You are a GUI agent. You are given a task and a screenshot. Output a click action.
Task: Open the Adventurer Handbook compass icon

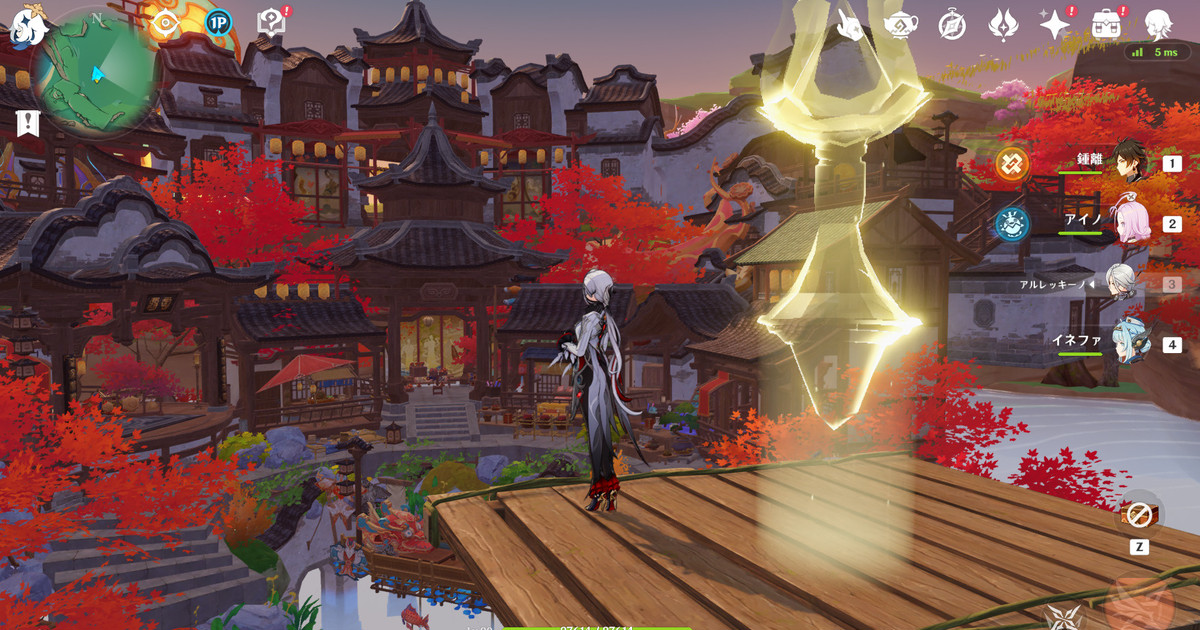coord(952,25)
